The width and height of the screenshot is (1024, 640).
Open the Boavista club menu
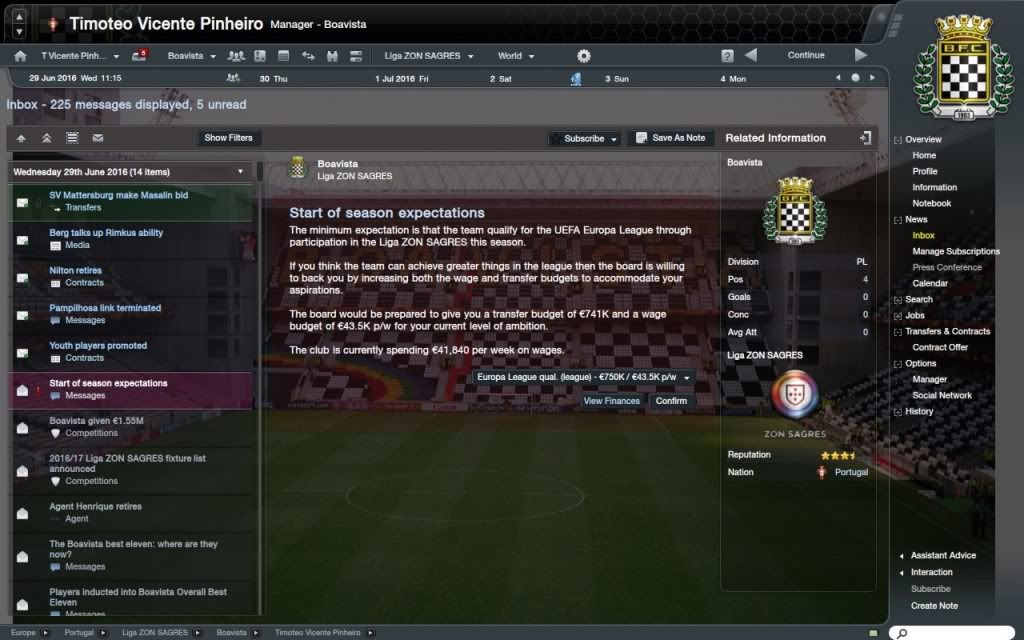click(x=191, y=56)
